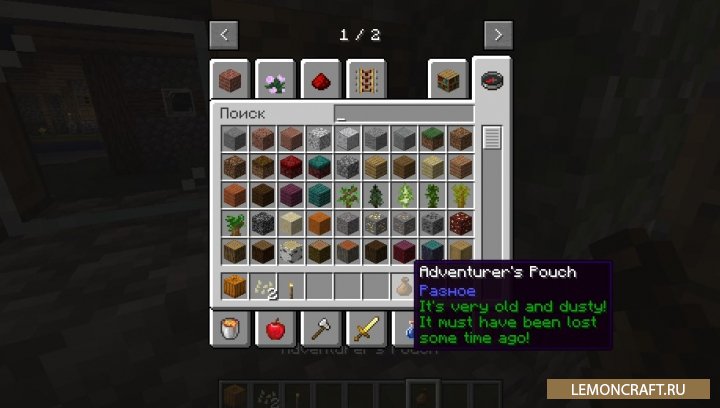This screenshot has height=408, width=720.
Task: Go to the next creative tab page
Action: (497, 35)
